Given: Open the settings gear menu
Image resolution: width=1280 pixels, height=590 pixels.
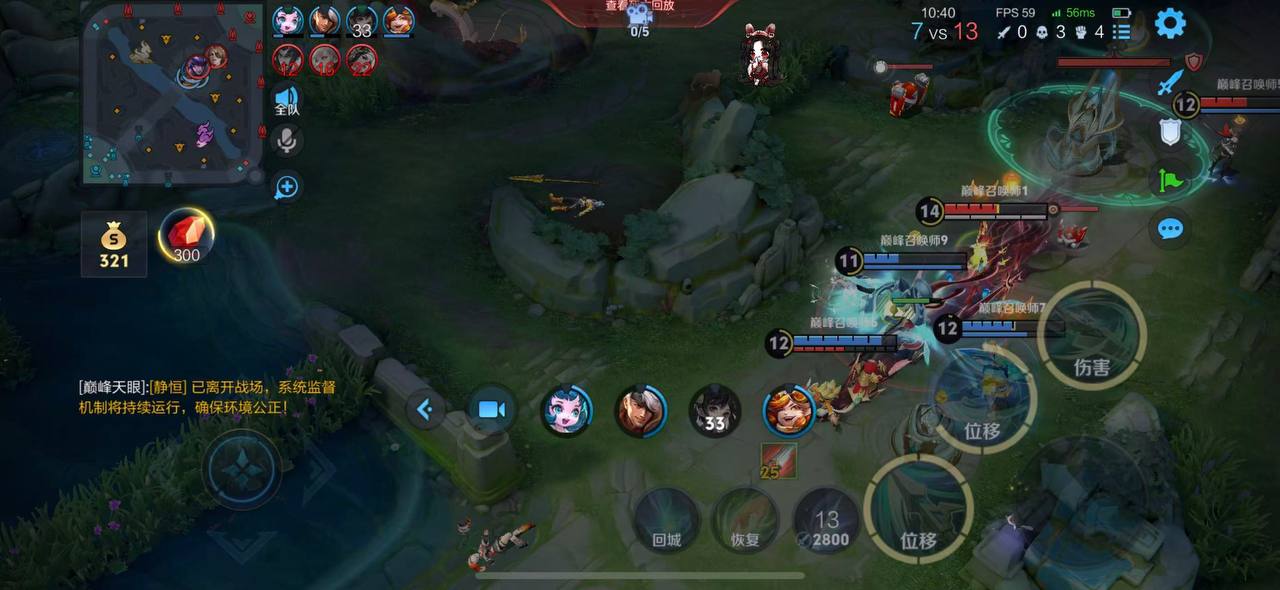Looking at the screenshot, I should [1170, 23].
